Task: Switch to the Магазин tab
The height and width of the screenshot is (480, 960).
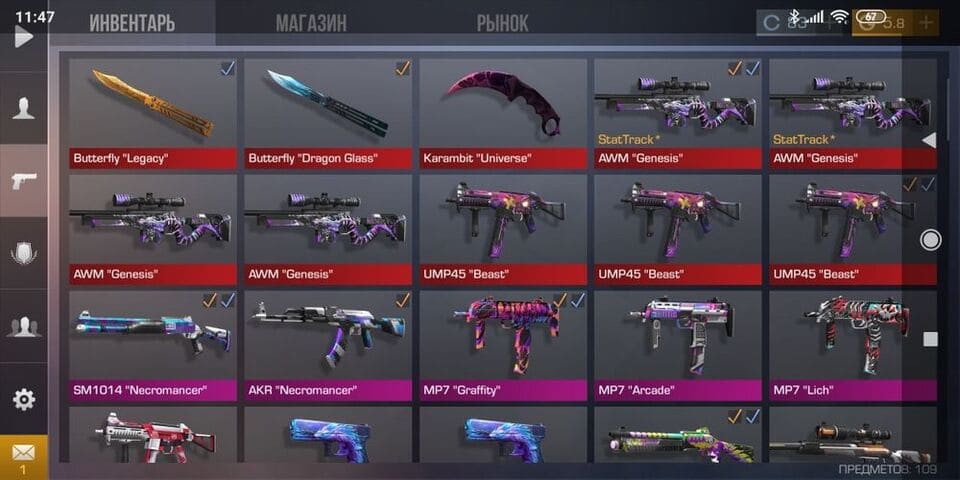Action: click(x=311, y=22)
